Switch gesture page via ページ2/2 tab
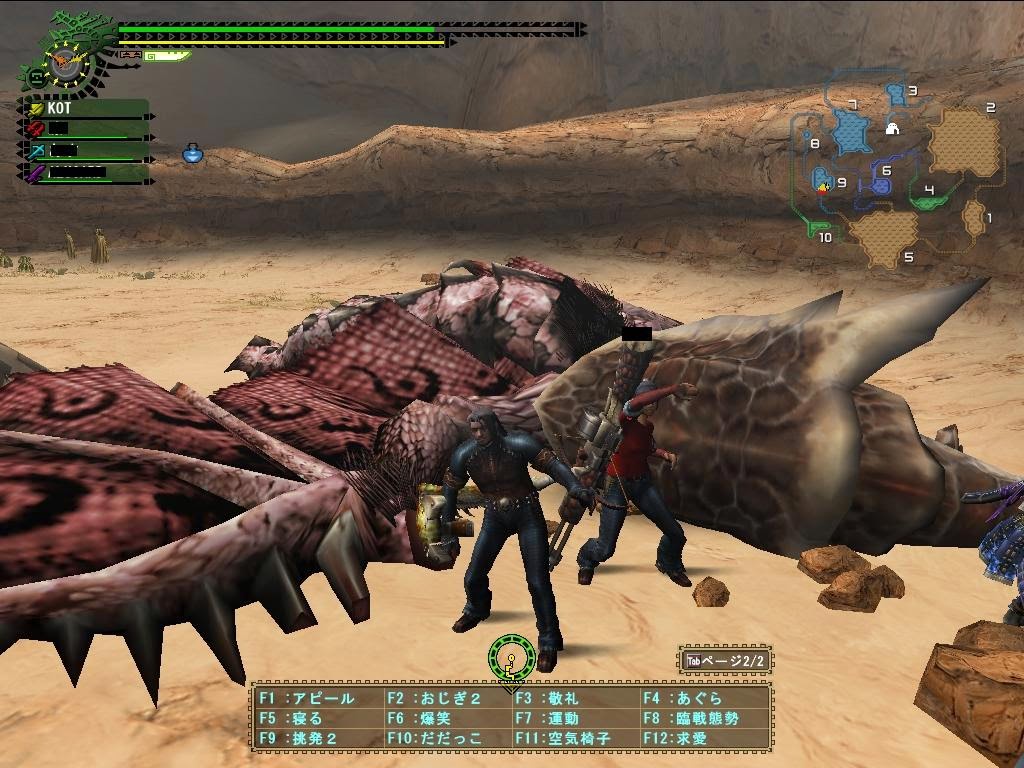Screen dimensions: 1024x768 725,661
